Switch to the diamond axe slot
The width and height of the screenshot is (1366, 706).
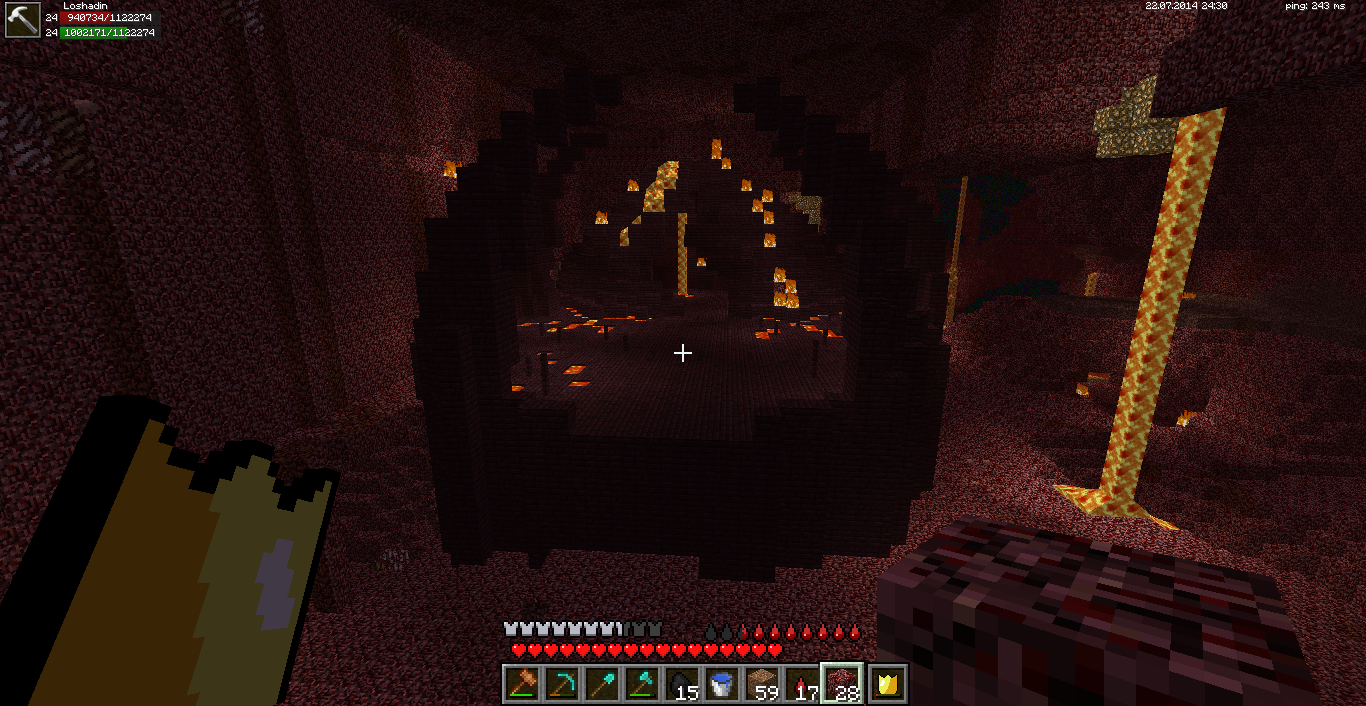pos(642,685)
